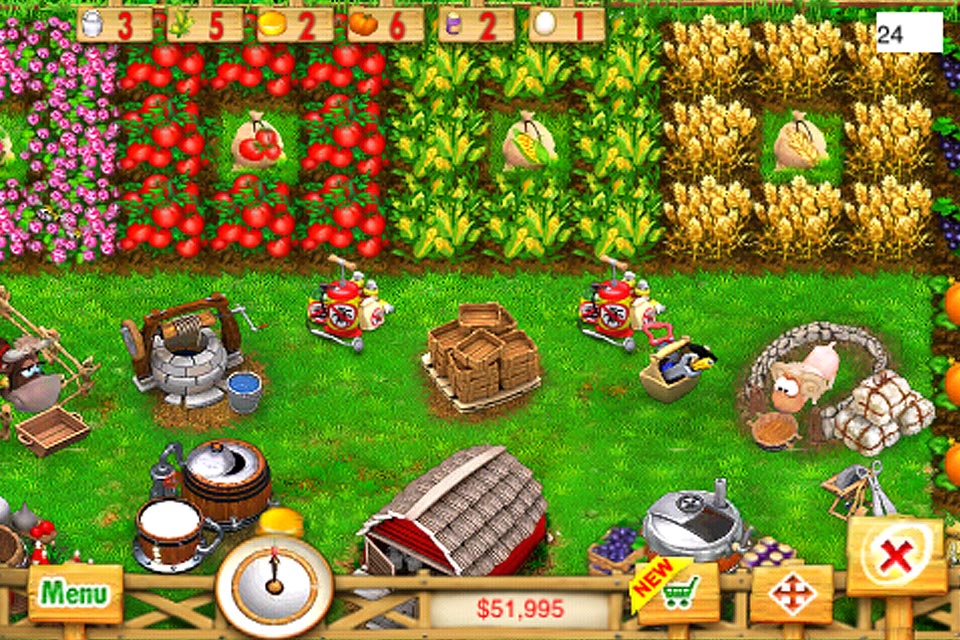Activate the move arrows button
This screenshot has height=640, width=960.
(791, 594)
